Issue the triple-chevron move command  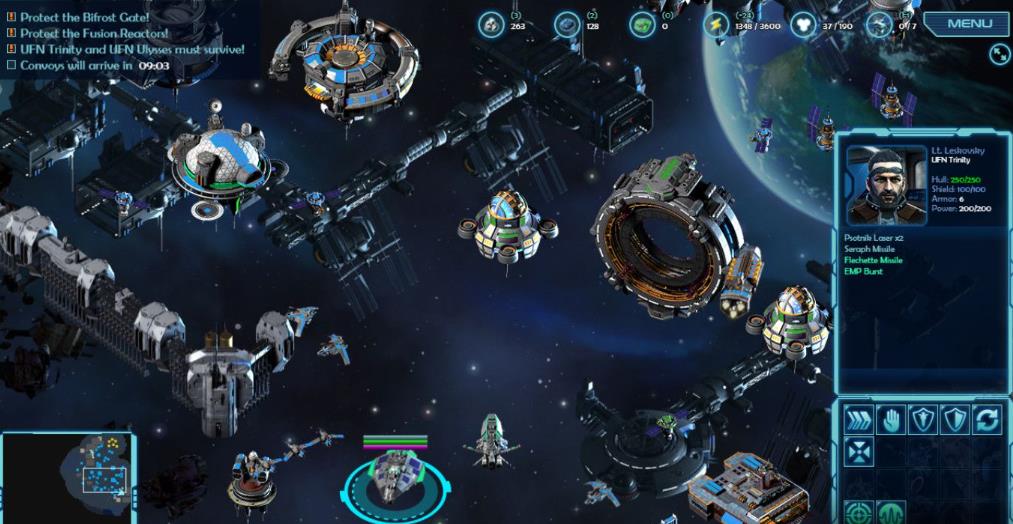pos(858,420)
